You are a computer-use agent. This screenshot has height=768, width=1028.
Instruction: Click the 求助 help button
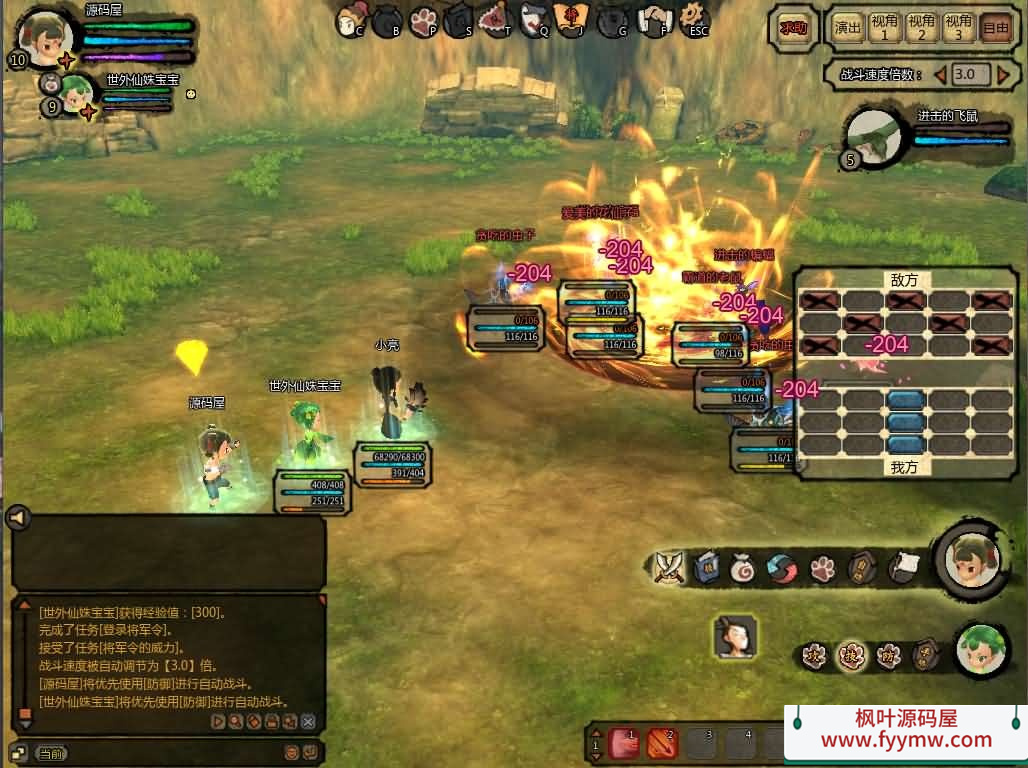[793, 28]
